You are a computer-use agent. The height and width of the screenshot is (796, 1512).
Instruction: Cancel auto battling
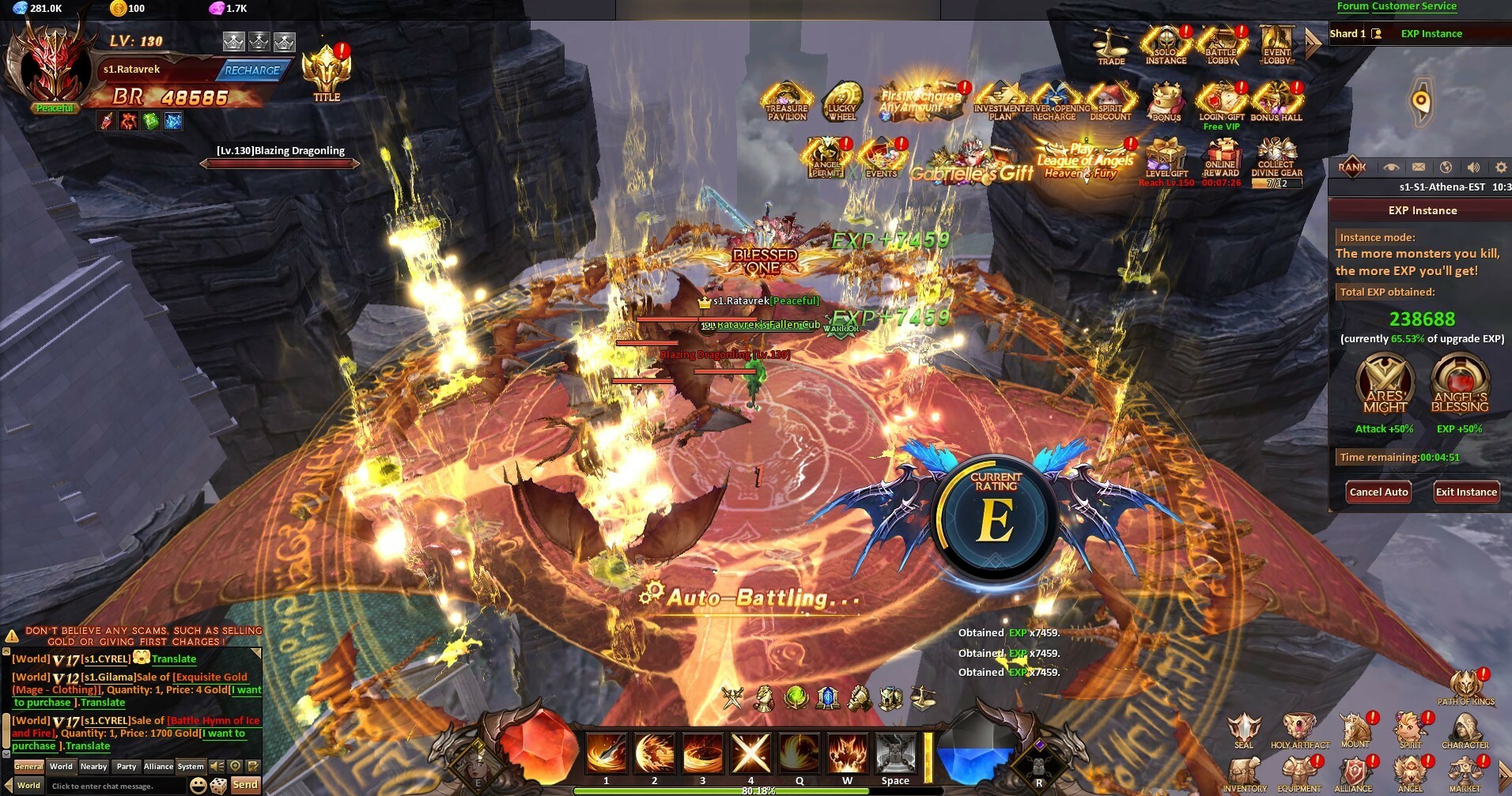pyautogui.click(x=1378, y=492)
